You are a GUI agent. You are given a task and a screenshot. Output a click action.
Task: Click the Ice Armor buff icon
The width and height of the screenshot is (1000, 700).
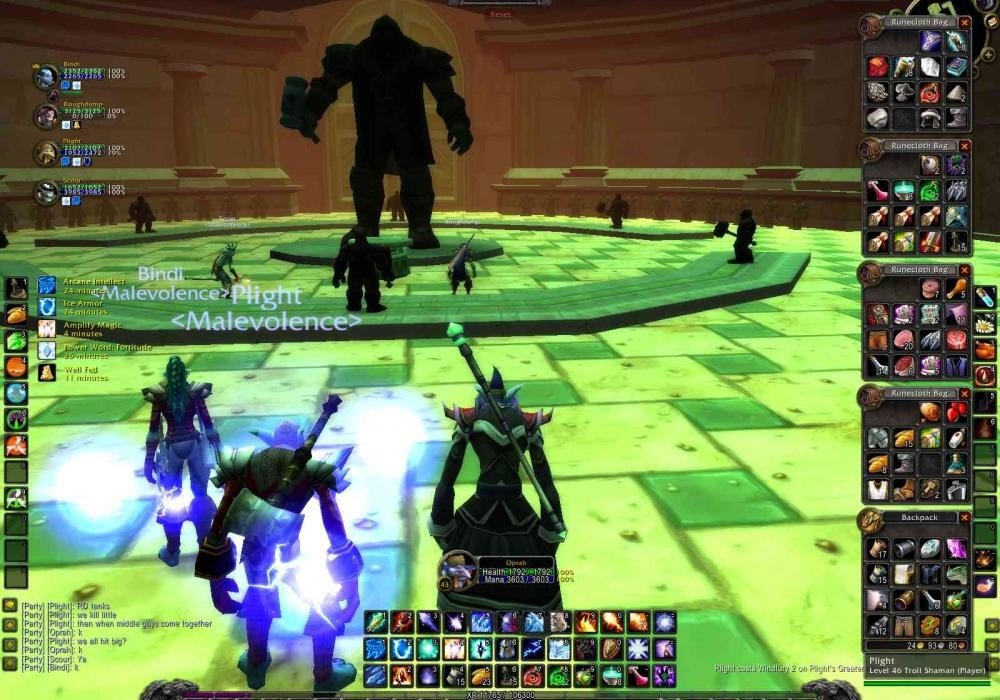tap(47, 307)
